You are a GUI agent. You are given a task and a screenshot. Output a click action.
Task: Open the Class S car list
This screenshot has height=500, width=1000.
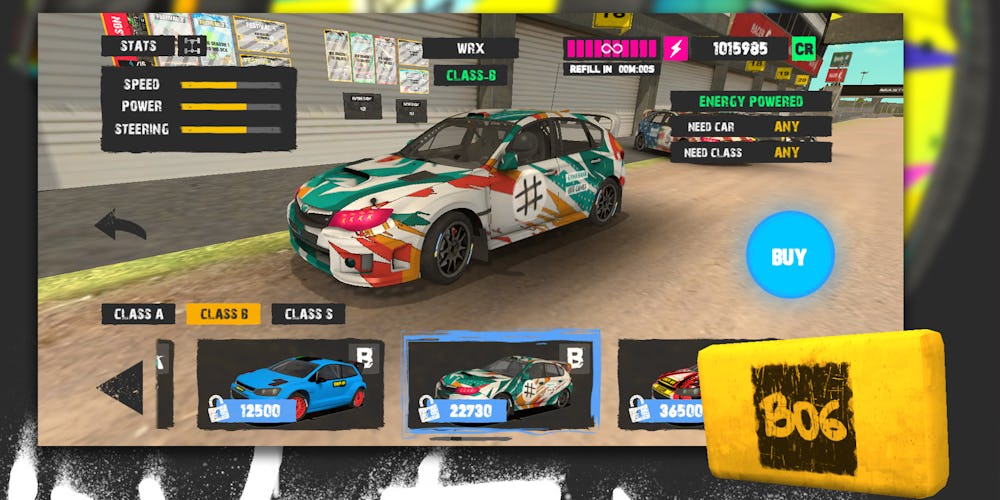point(308,314)
